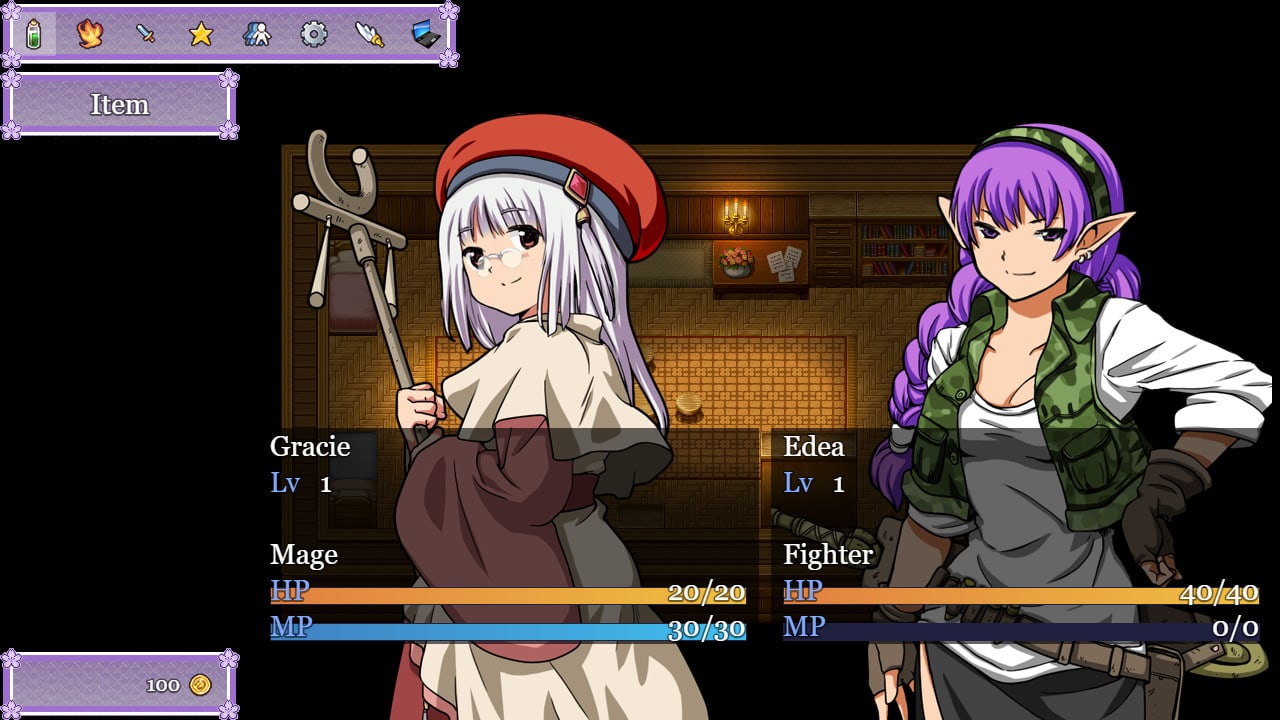The width and height of the screenshot is (1280, 720).
Task: Open the Skill menu flame icon
Action: [x=90, y=35]
